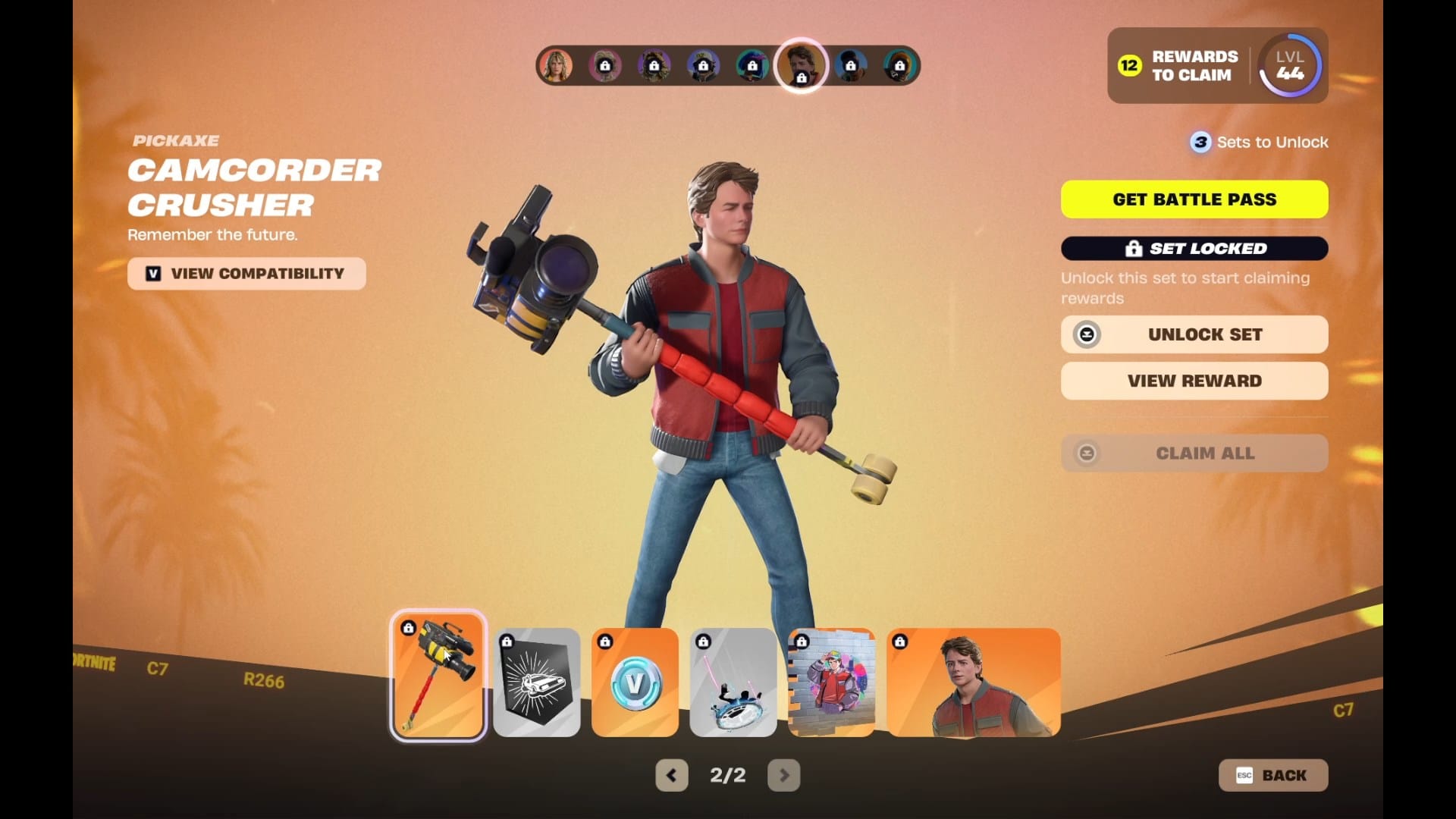Image resolution: width=1456 pixels, height=819 pixels.
Task: Select the red-jacket outfit reward tile
Action: [973, 682]
